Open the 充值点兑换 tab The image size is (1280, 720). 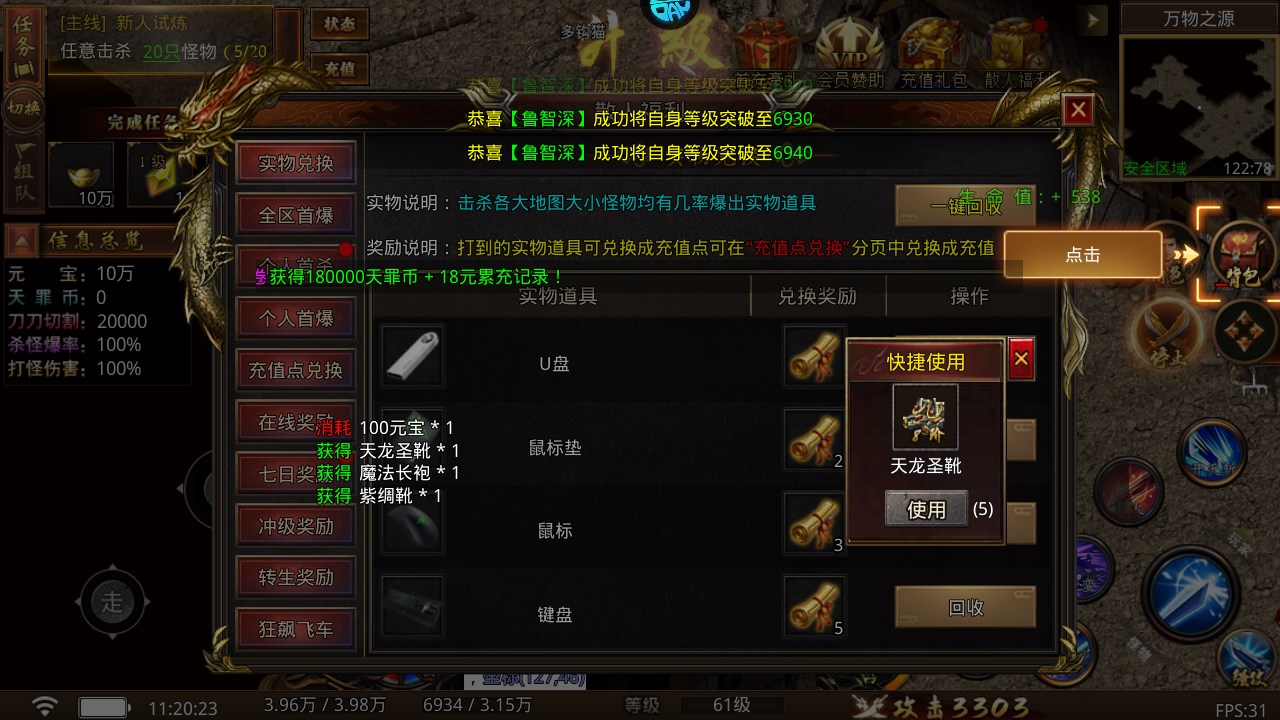(x=295, y=370)
